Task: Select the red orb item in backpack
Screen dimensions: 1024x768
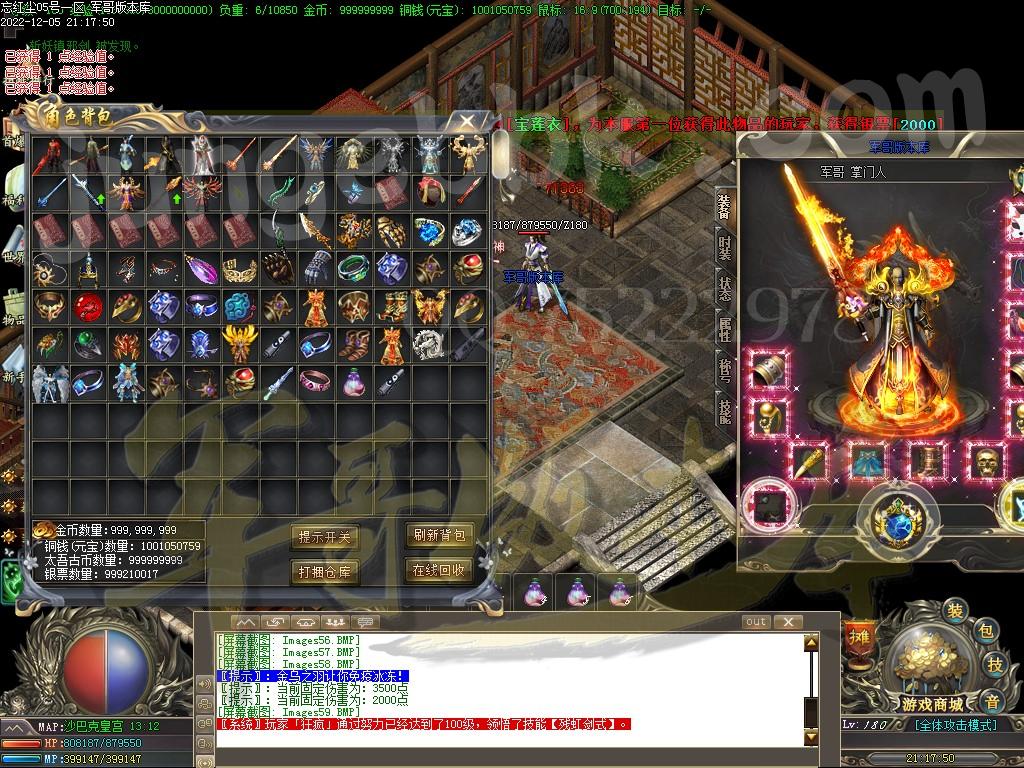Action: [88, 306]
